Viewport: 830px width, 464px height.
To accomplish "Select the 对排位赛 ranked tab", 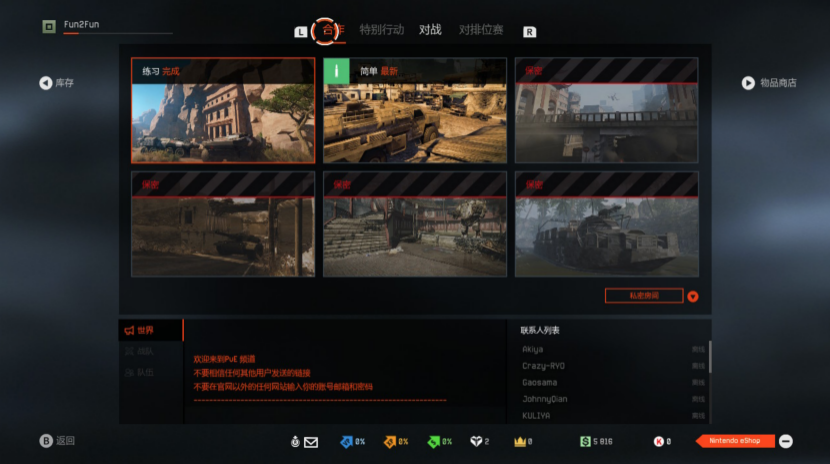I will point(481,30).
